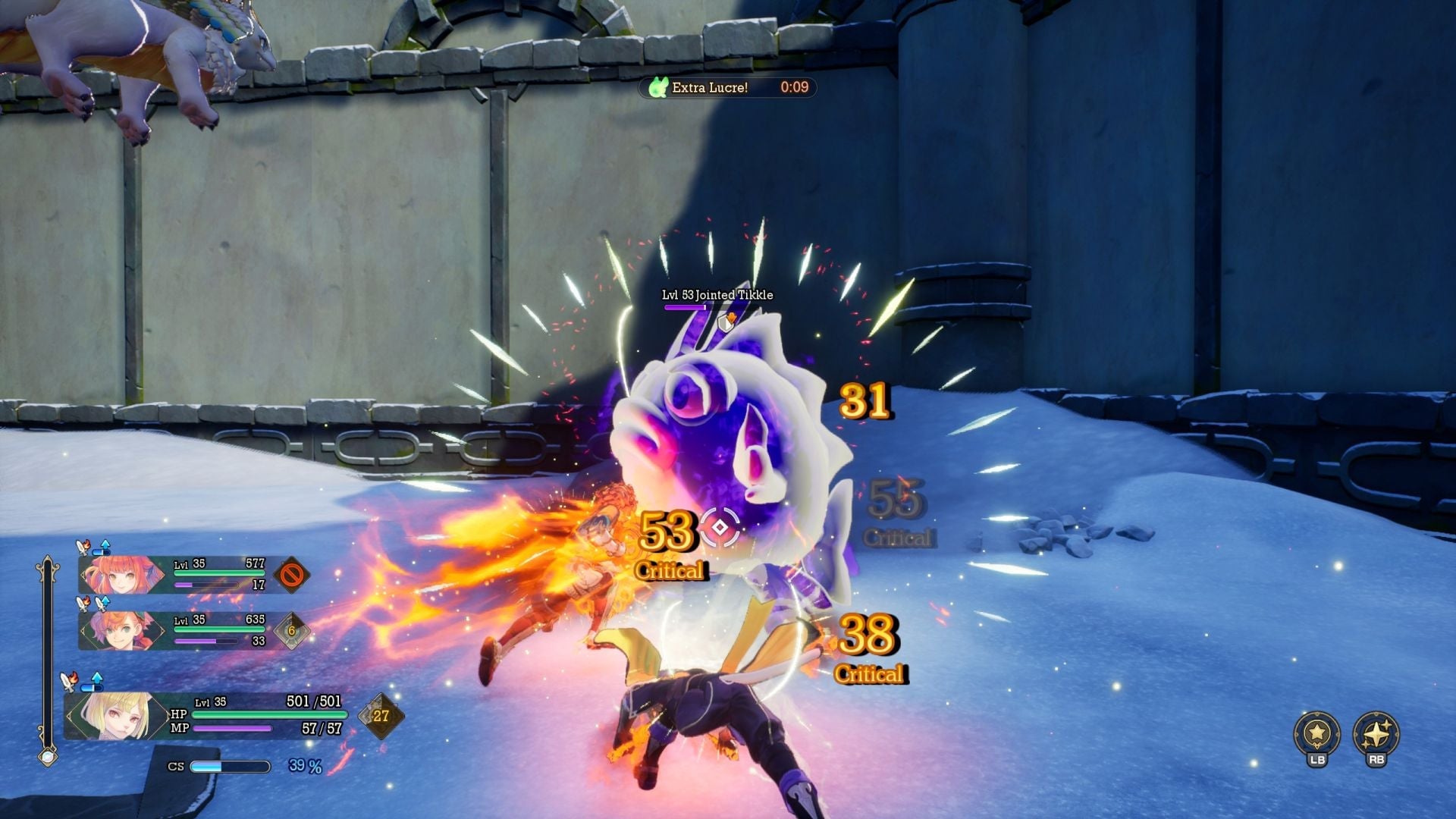
Task: Select the orange-haired character's portrait
Action: [x=121, y=629]
